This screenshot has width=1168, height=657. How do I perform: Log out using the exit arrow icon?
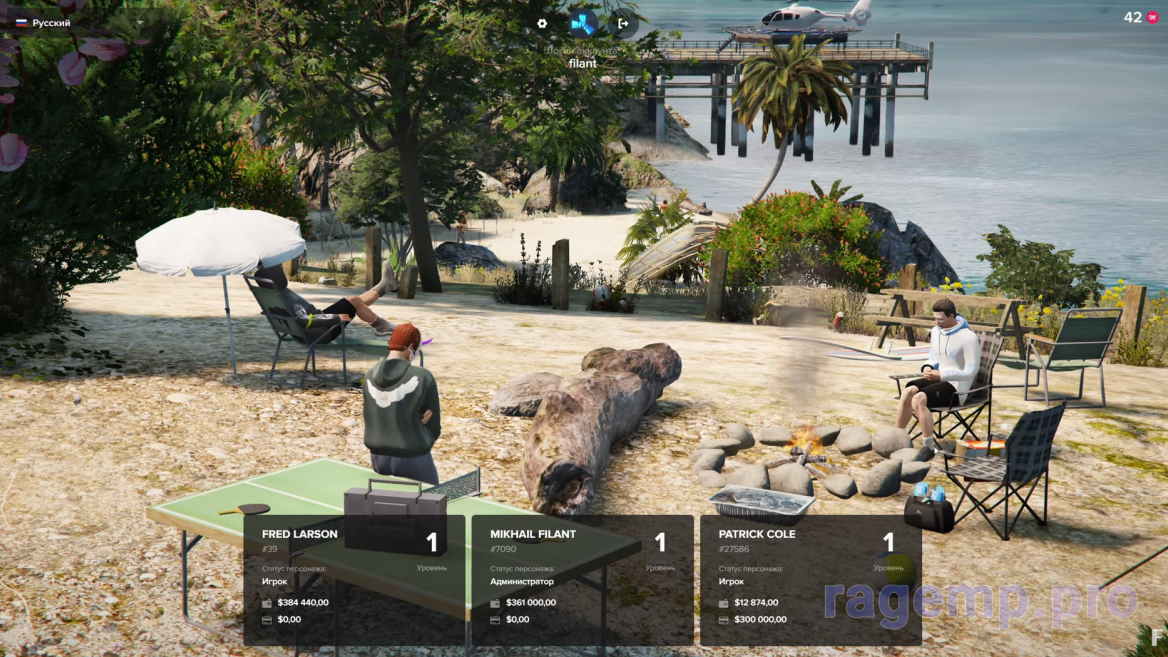(623, 23)
